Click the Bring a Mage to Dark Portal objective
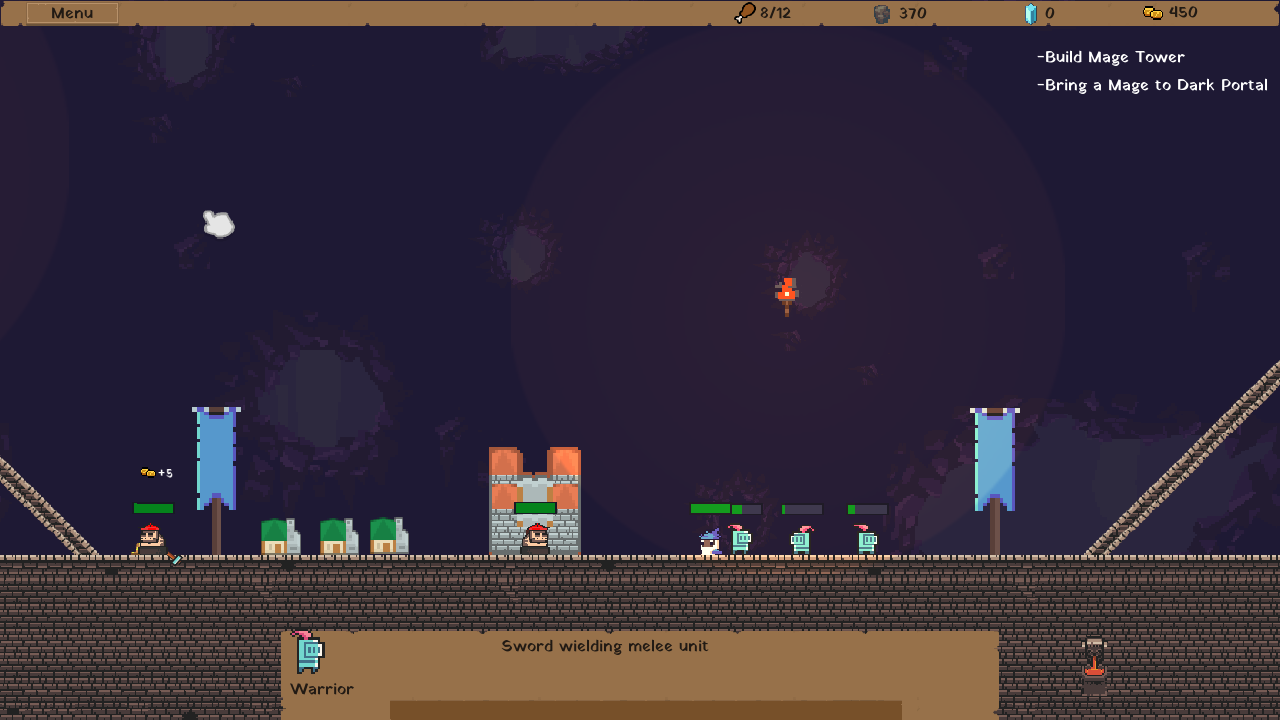Image resolution: width=1280 pixels, height=720 pixels. (x=1151, y=85)
